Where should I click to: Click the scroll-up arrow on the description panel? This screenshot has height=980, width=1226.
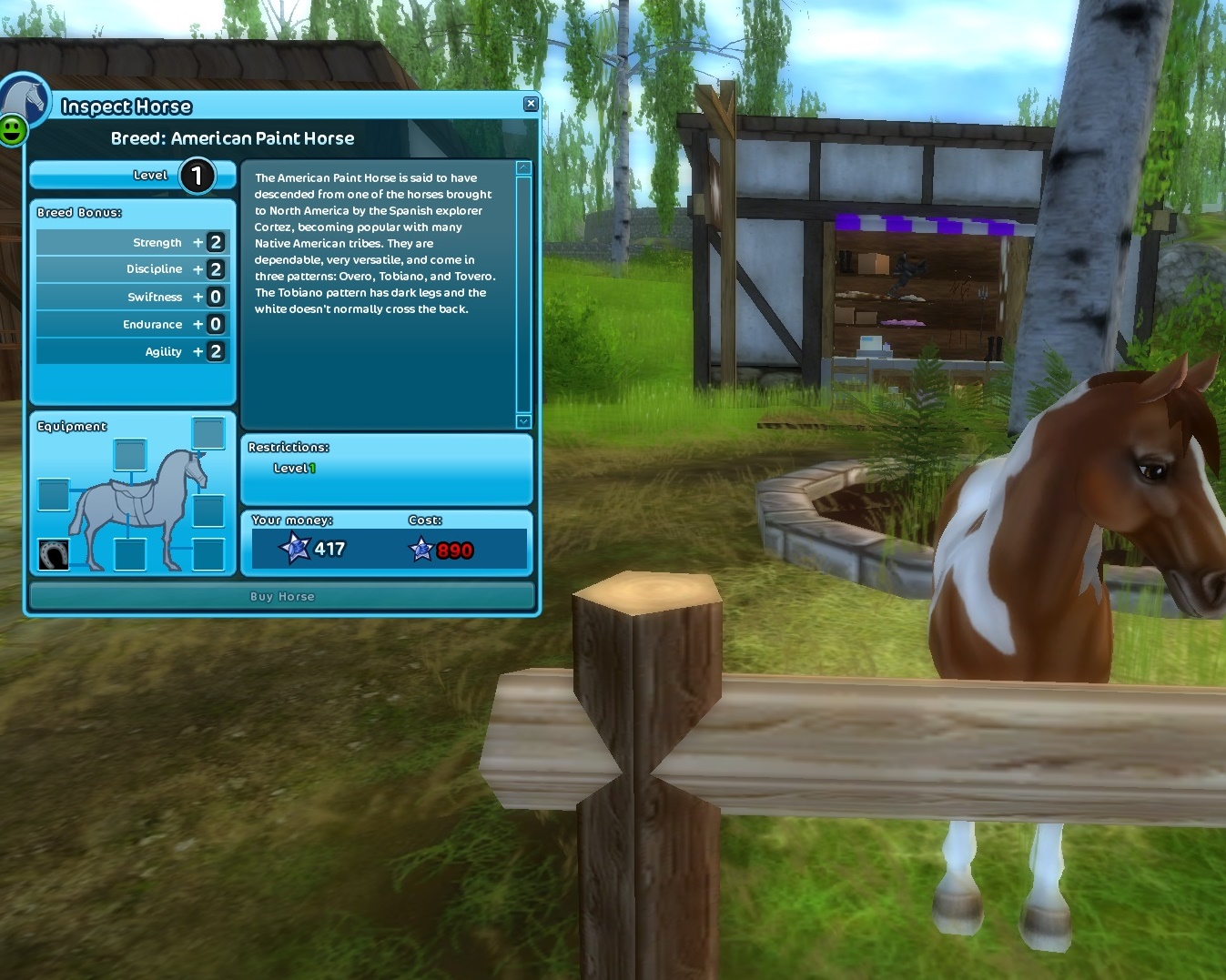tap(522, 166)
